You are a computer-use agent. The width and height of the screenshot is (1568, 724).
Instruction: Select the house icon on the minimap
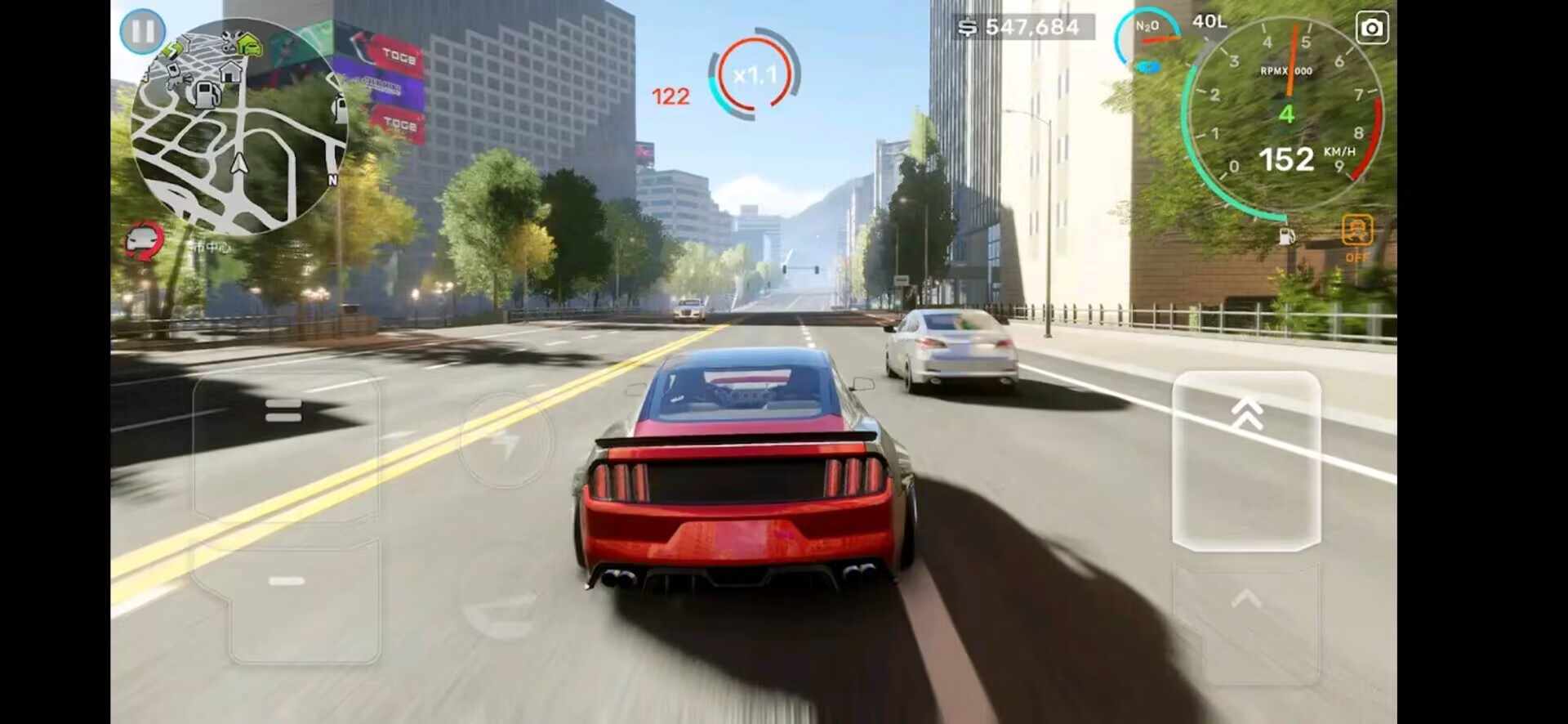point(231,70)
